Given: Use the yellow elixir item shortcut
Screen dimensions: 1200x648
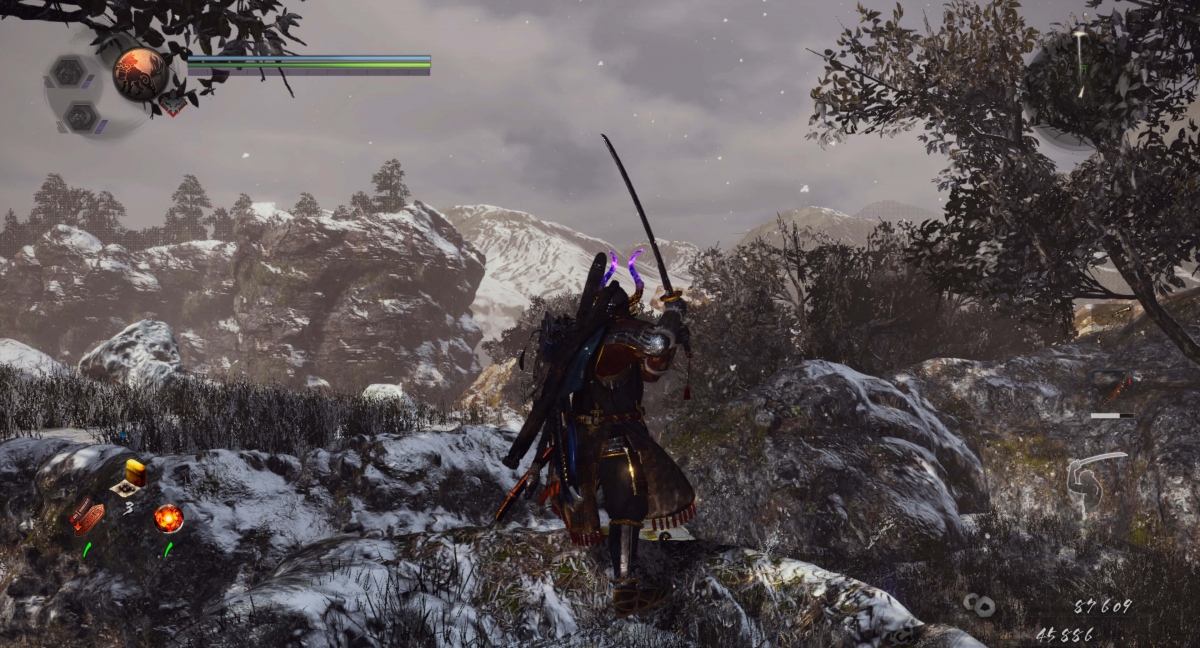Looking at the screenshot, I should (x=134, y=473).
